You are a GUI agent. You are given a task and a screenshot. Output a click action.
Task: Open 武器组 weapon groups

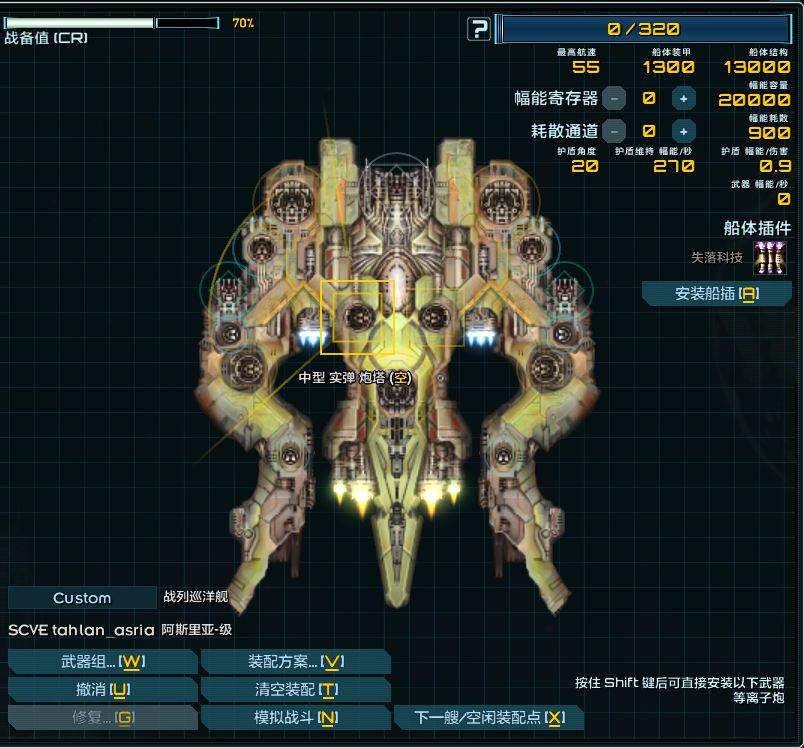point(102,662)
